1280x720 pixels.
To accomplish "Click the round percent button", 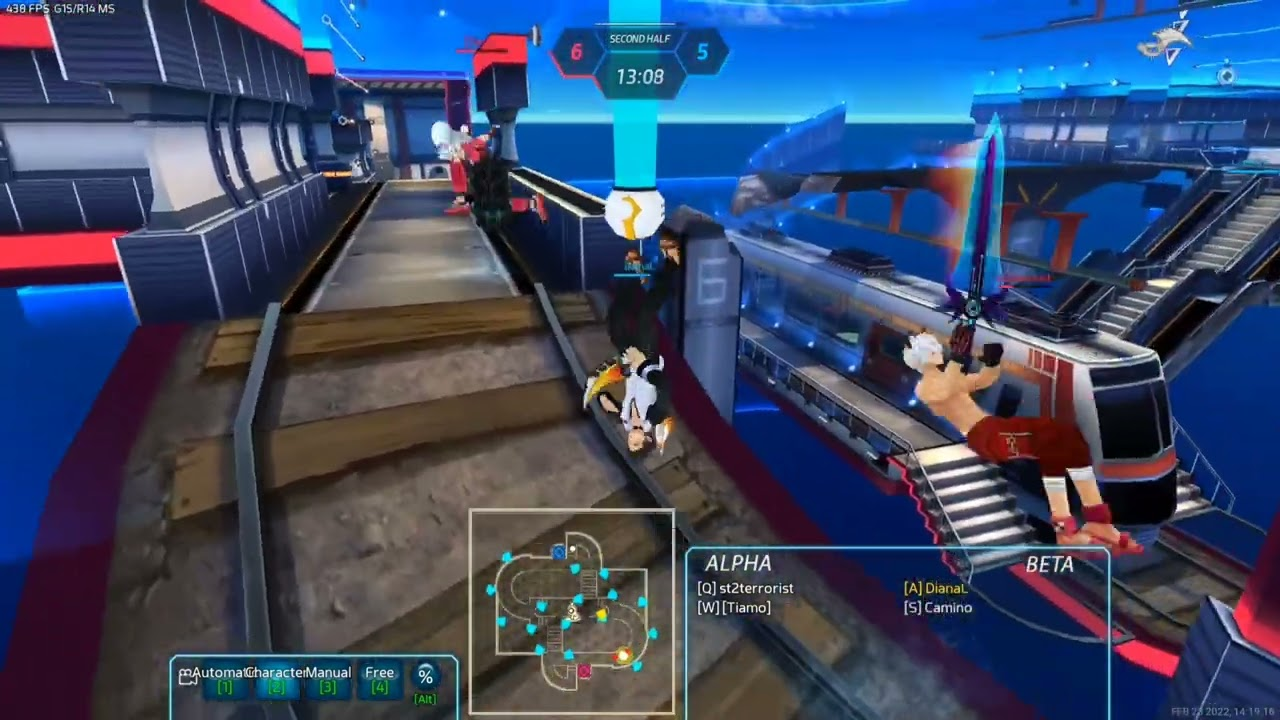I will 426,677.
